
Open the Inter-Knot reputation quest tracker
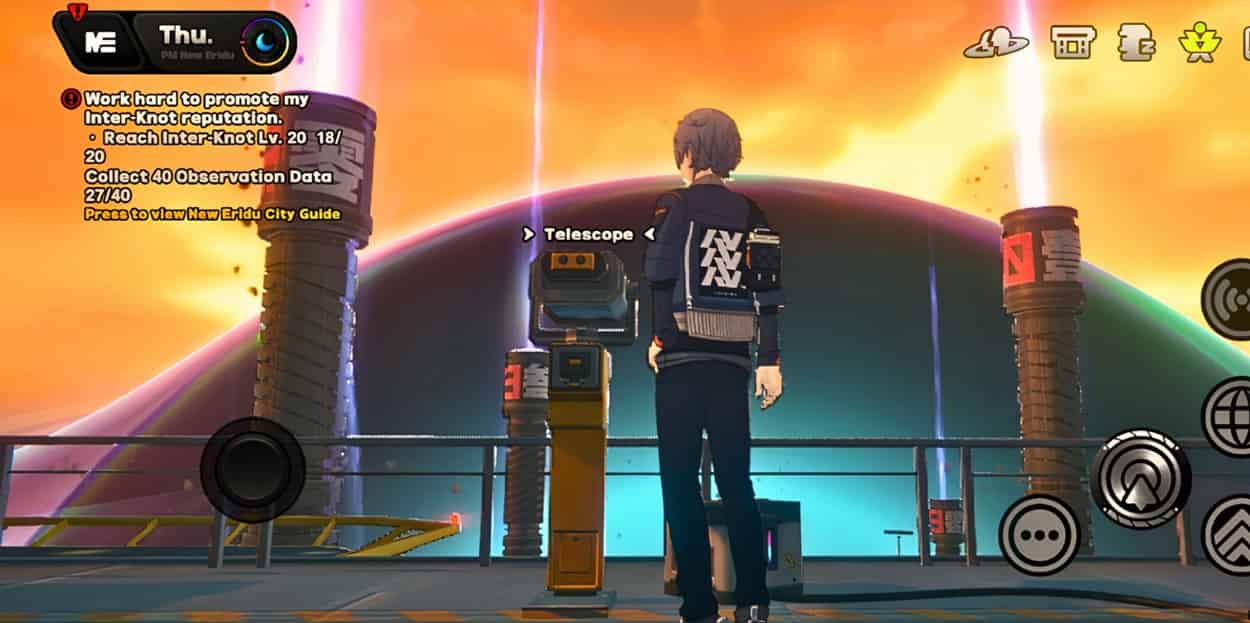[196, 108]
